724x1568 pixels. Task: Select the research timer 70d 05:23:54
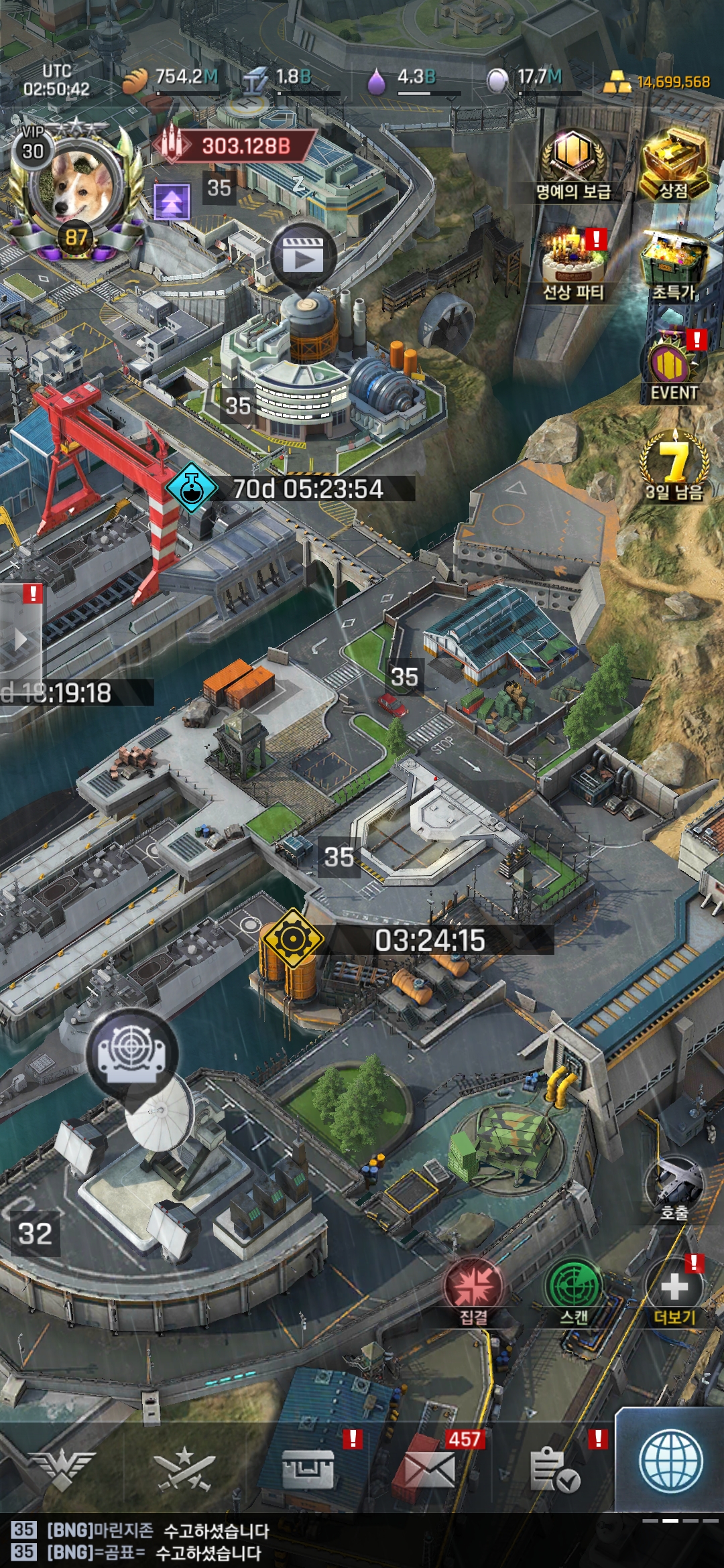point(308,489)
